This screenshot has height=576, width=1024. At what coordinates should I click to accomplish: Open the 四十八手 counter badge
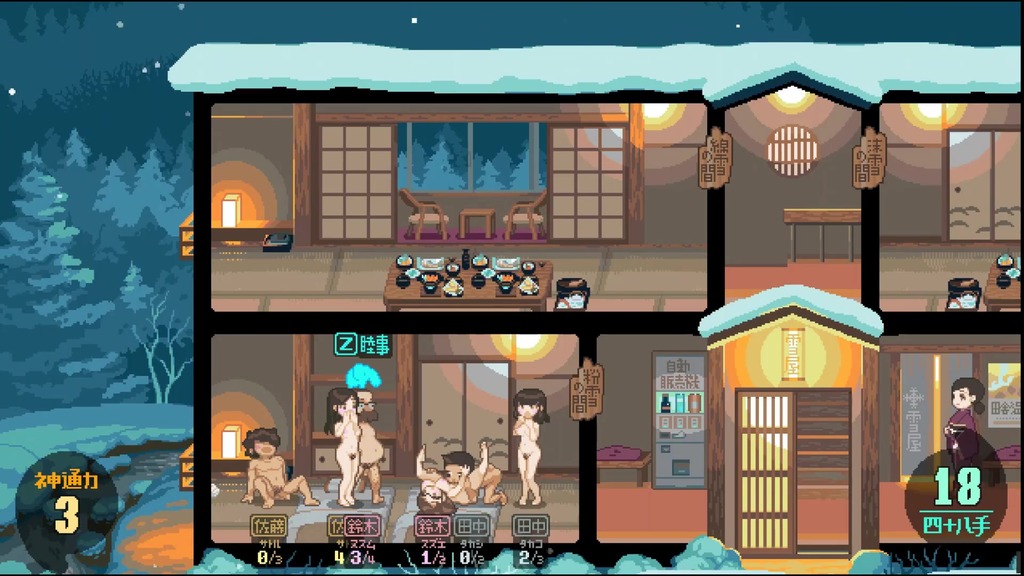click(957, 502)
